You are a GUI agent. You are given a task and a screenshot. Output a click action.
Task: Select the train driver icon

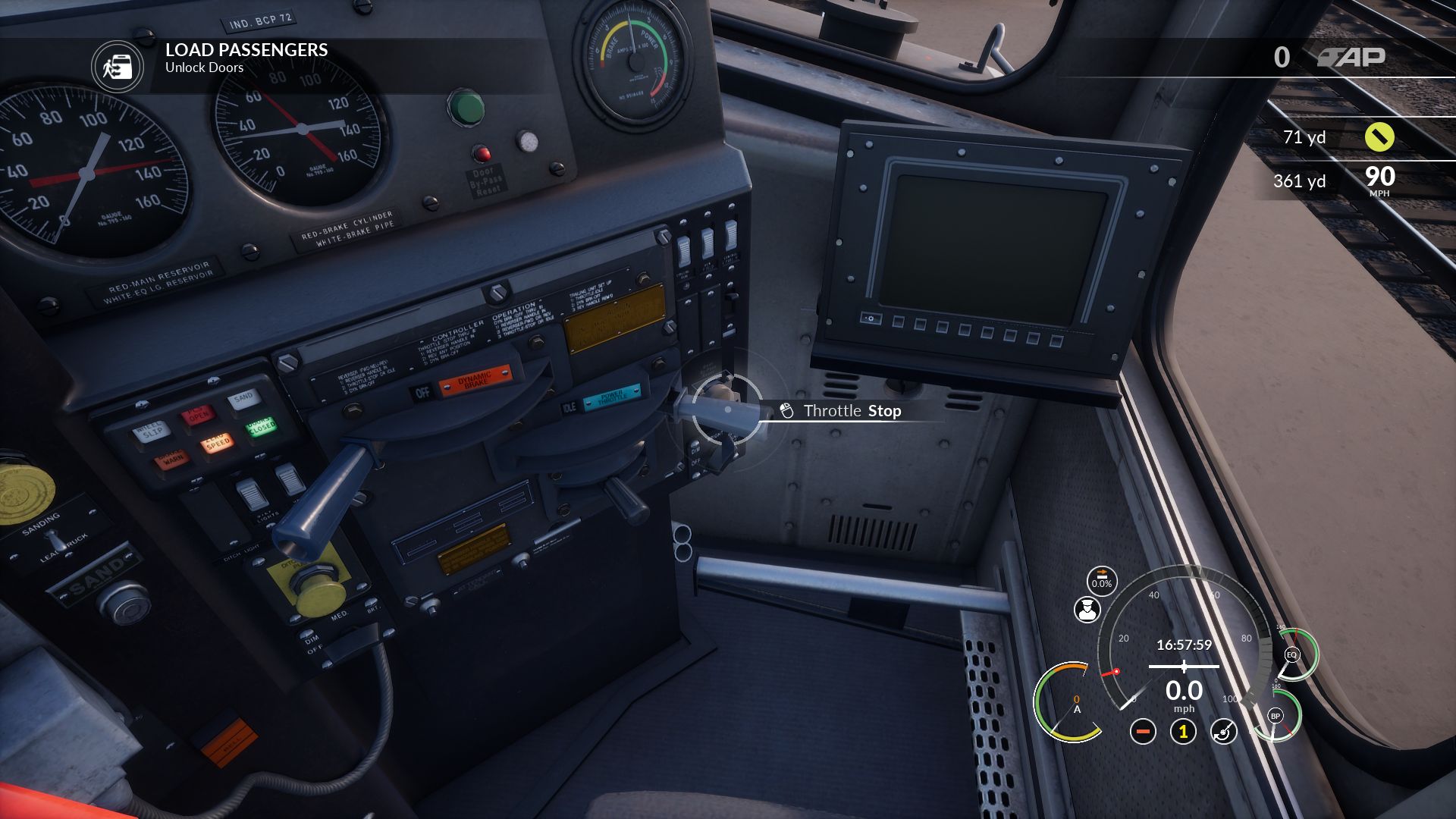[x=1087, y=610]
